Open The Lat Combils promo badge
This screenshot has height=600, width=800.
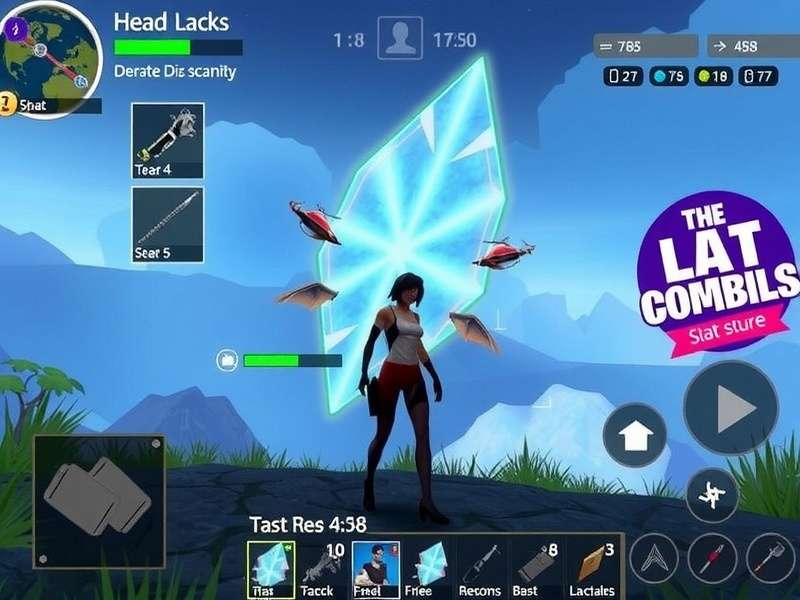pyautogui.click(x=717, y=268)
